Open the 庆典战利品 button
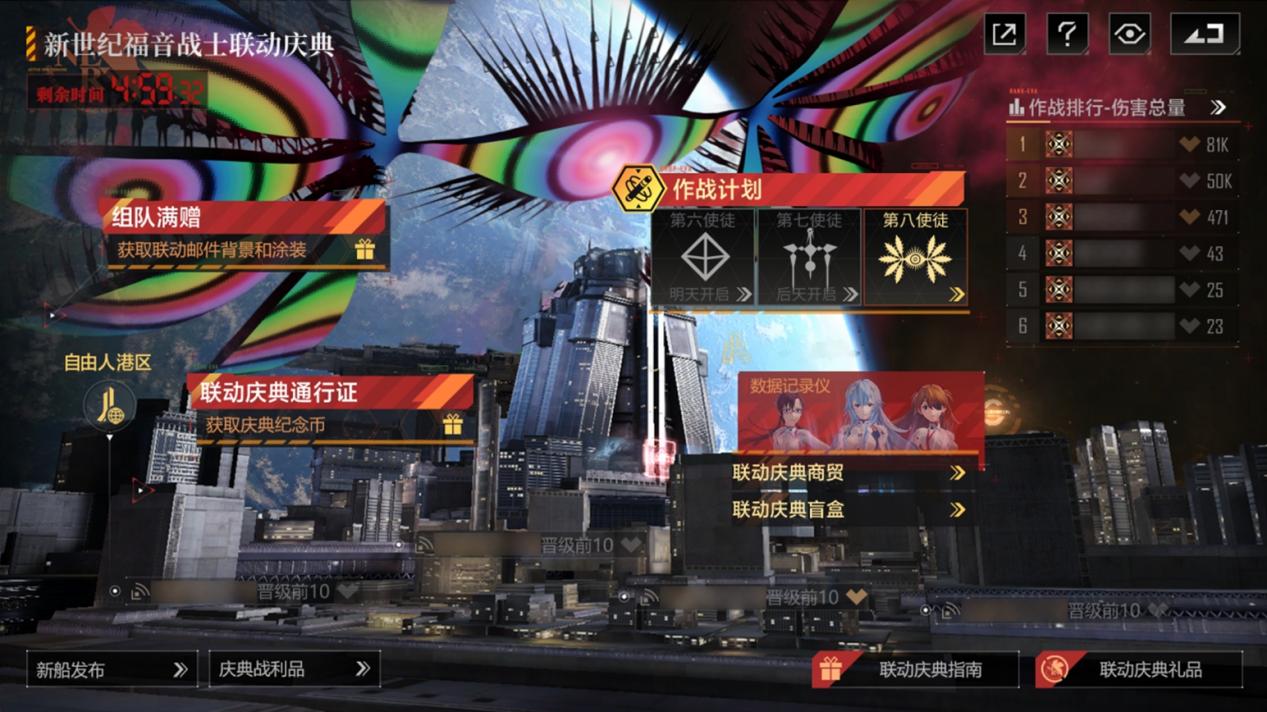Image resolution: width=1267 pixels, height=712 pixels. [294, 669]
